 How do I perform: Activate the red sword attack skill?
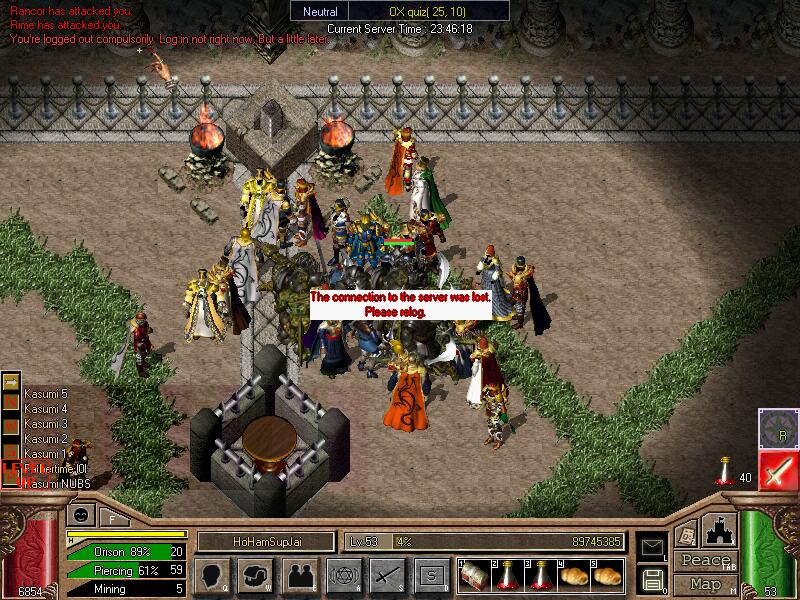776,469
